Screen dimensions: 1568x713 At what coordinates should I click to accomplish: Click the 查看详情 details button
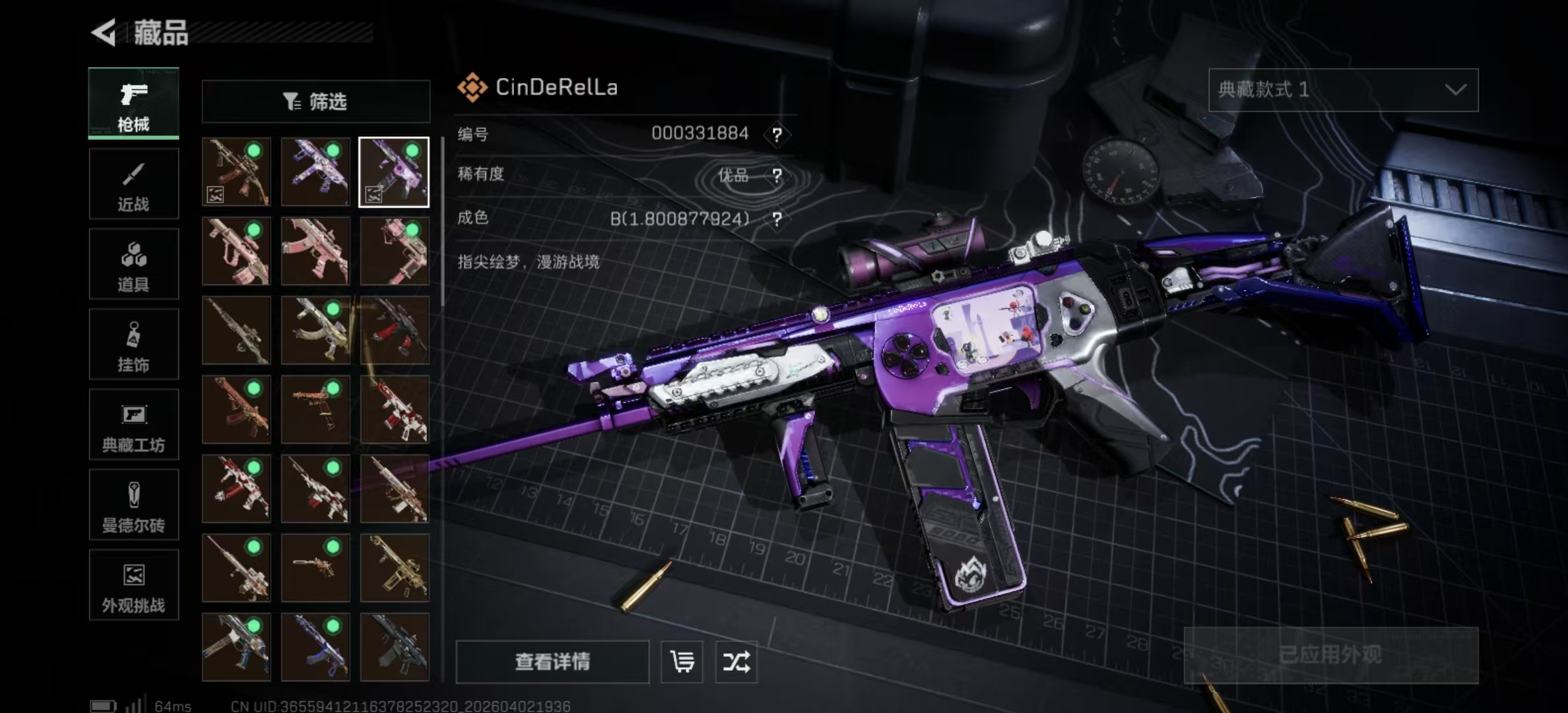pos(552,662)
